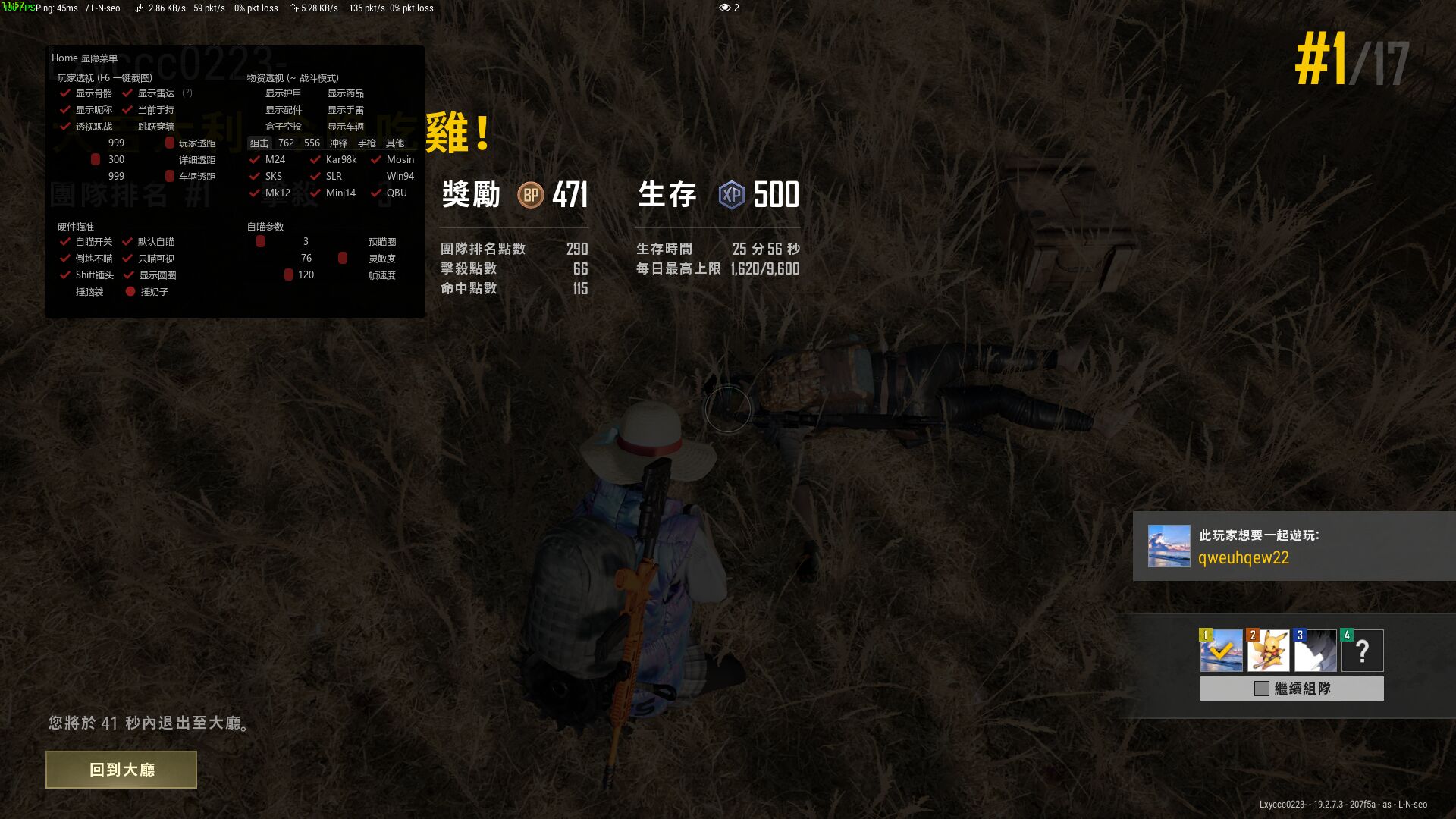Click the (?) help icon beside 显示雷达
This screenshot has height=819, width=1456.
(187, 93)
